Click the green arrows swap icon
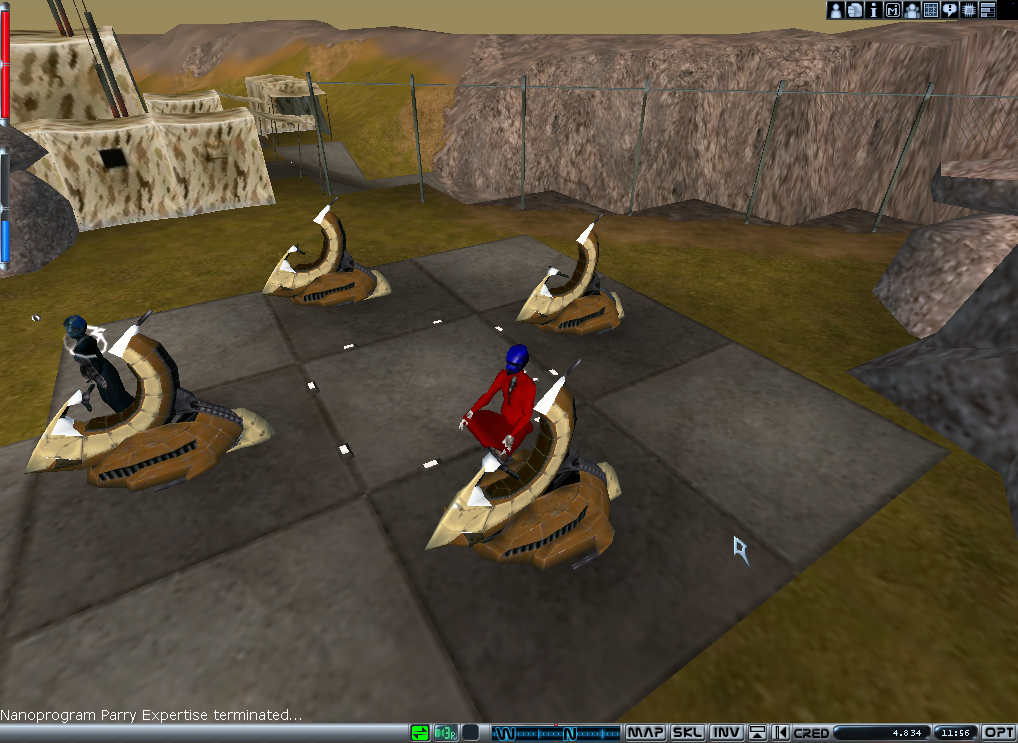The height and width of the screenshot is (743, 1018). [x=421, y=733]
